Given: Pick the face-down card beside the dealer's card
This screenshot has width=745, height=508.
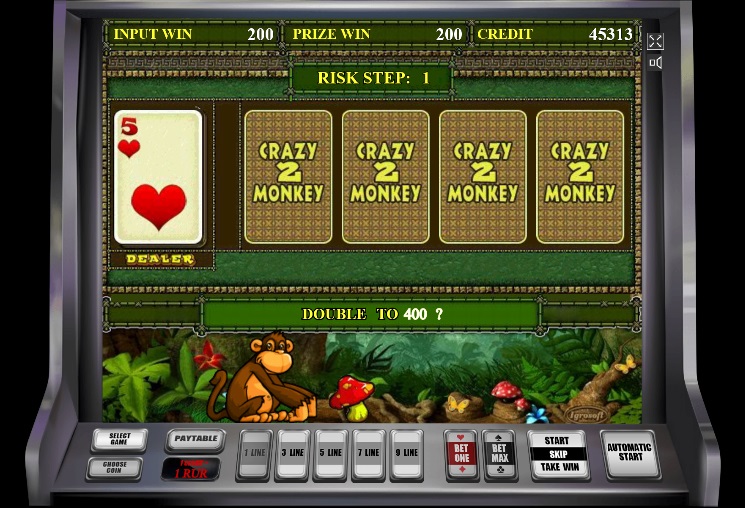Looking at the screenshot, I should click(288, 177).
